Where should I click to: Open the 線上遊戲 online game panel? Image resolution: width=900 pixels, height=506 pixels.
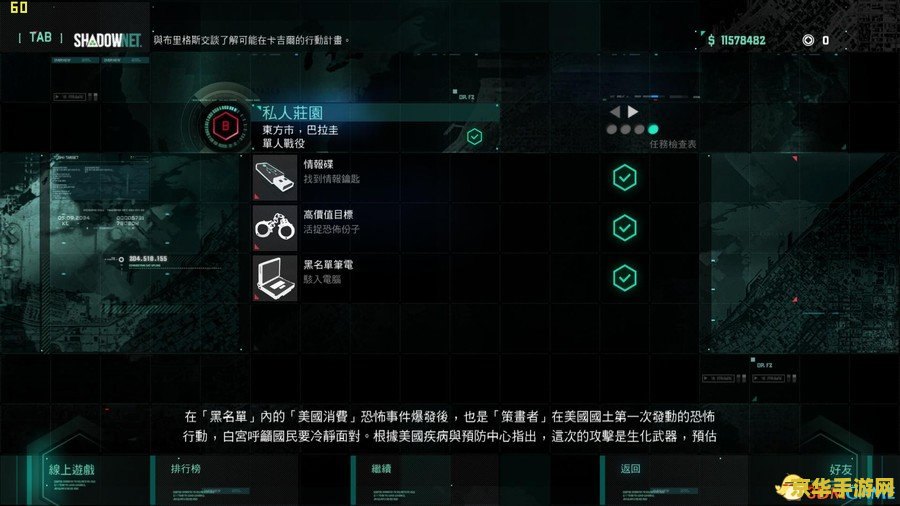point(70,469)
